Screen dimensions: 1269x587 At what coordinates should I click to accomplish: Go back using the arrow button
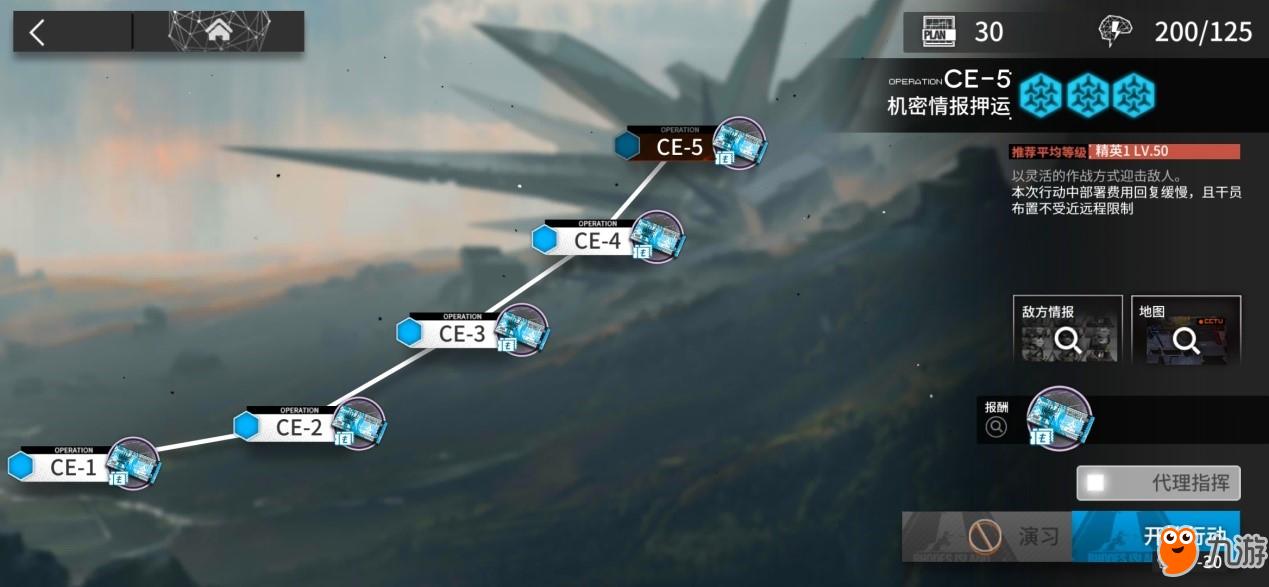38,32
